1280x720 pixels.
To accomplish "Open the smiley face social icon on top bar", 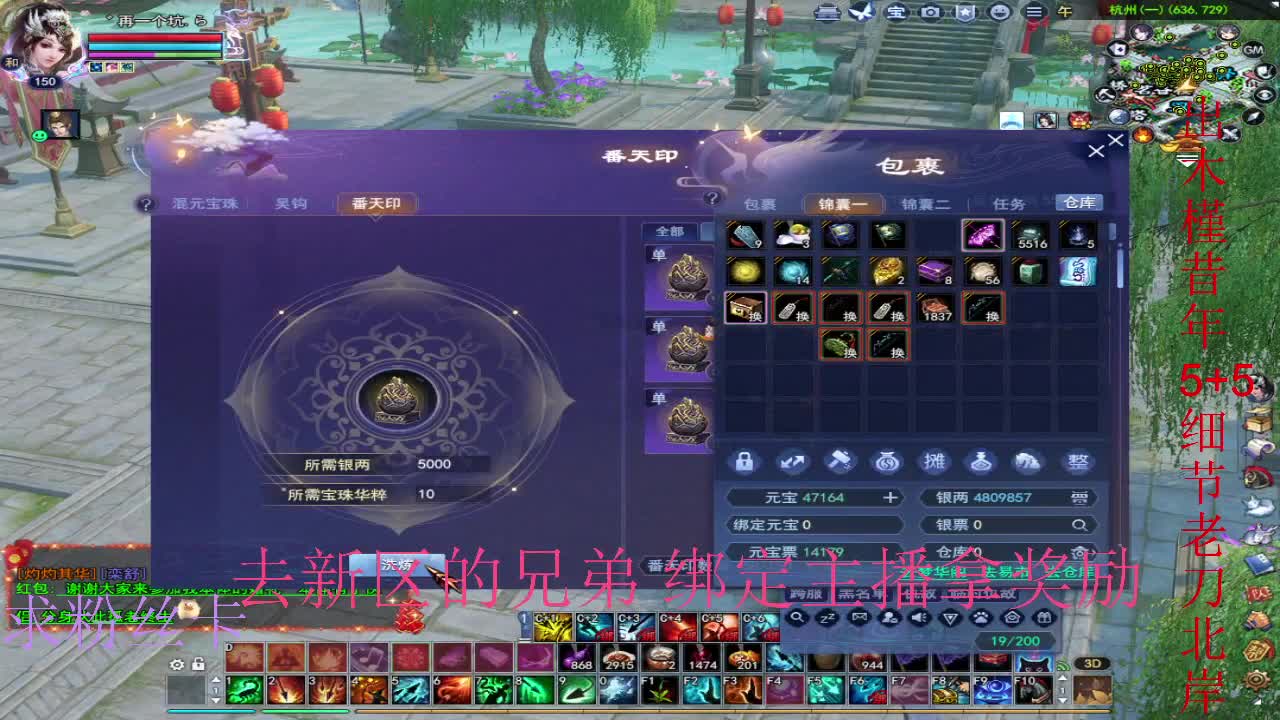I will click(998, 12).
